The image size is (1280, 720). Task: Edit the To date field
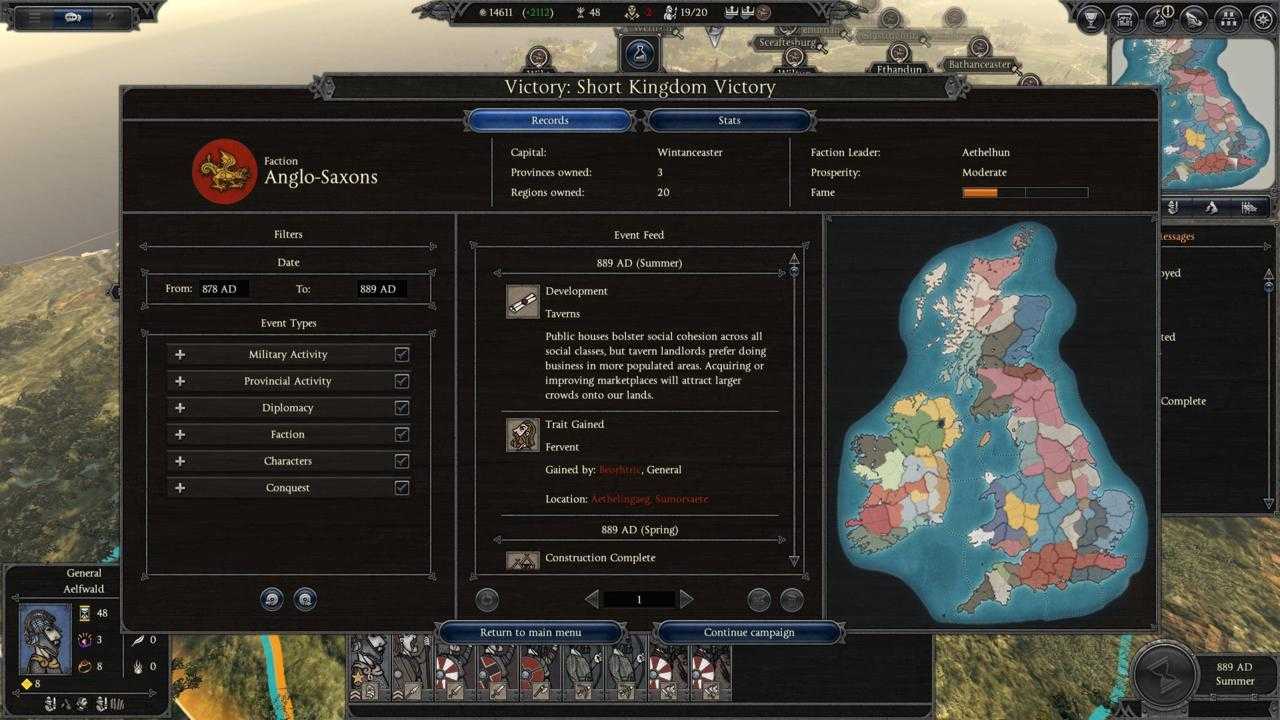point(380,289)
